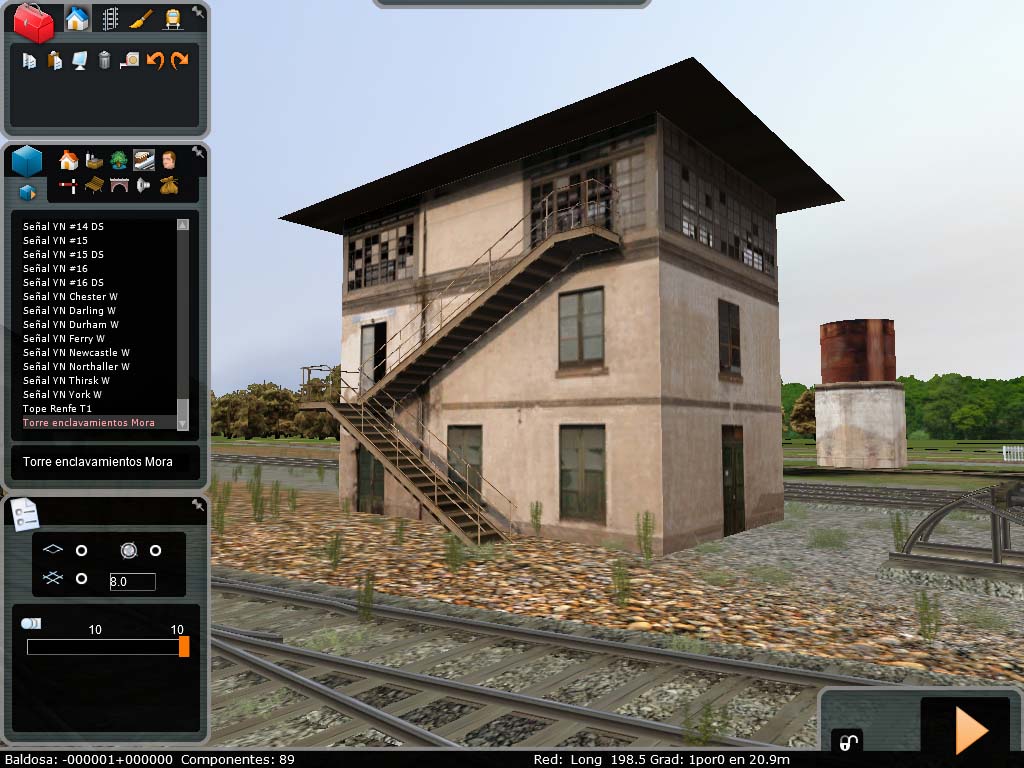Pick the wooden bench object category
The width and height of the screenshot is (1024, 768).
[94, 185]
